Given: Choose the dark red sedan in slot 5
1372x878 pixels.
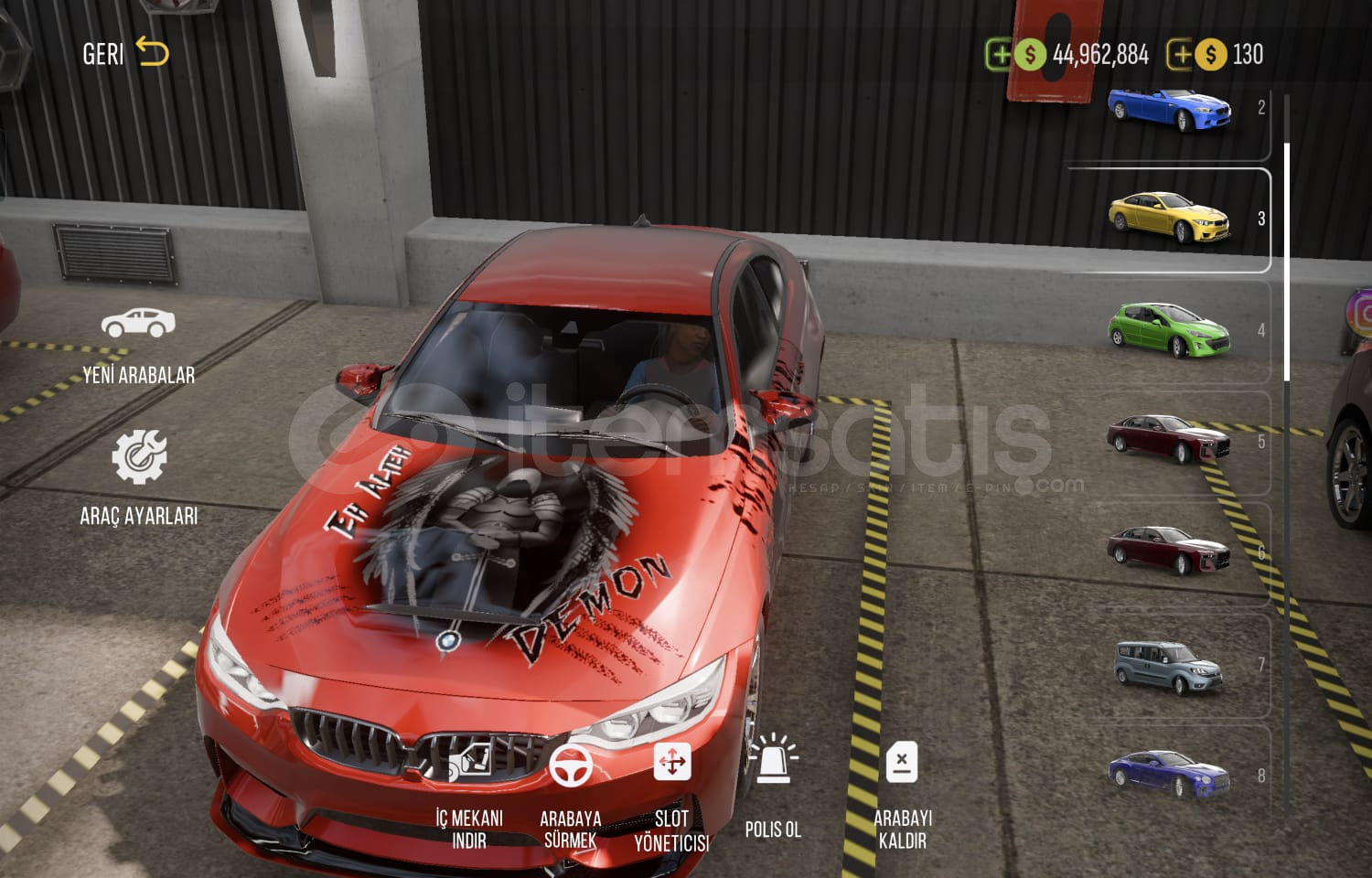Looking at the screenshot, I should [1169, 439].
